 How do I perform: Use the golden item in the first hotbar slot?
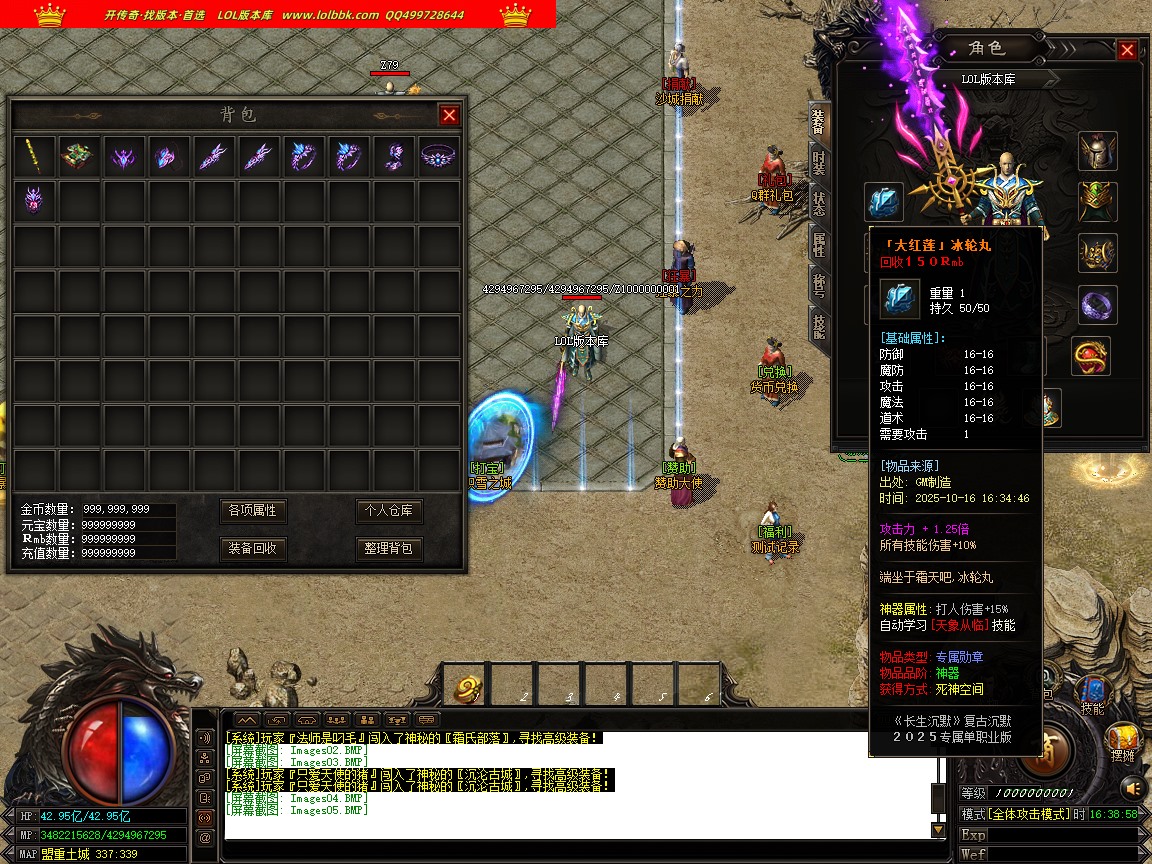tap(468, 688)
